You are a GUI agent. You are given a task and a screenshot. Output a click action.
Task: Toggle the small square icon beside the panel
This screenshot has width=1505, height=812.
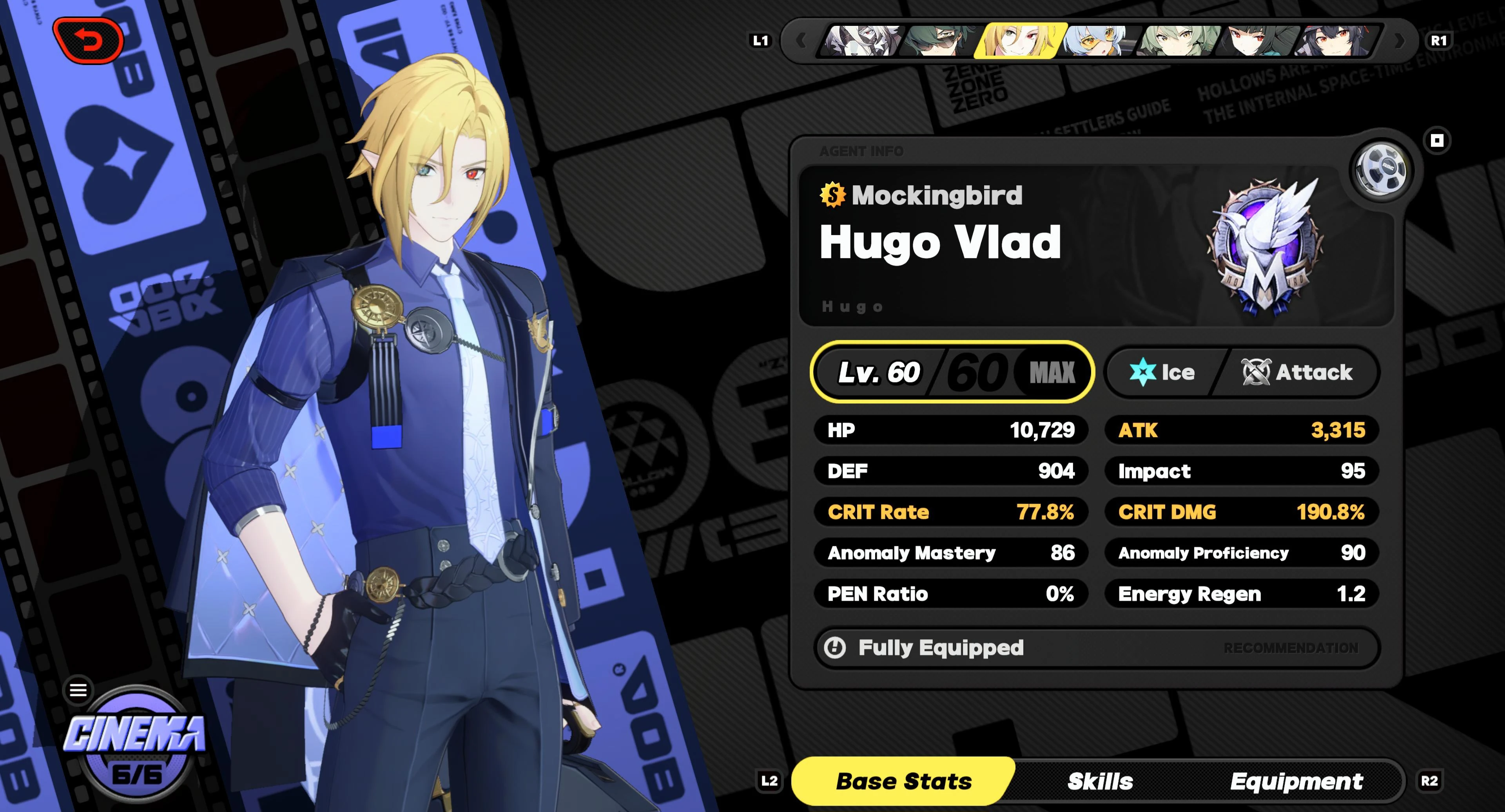click(x=1437, y=141)
